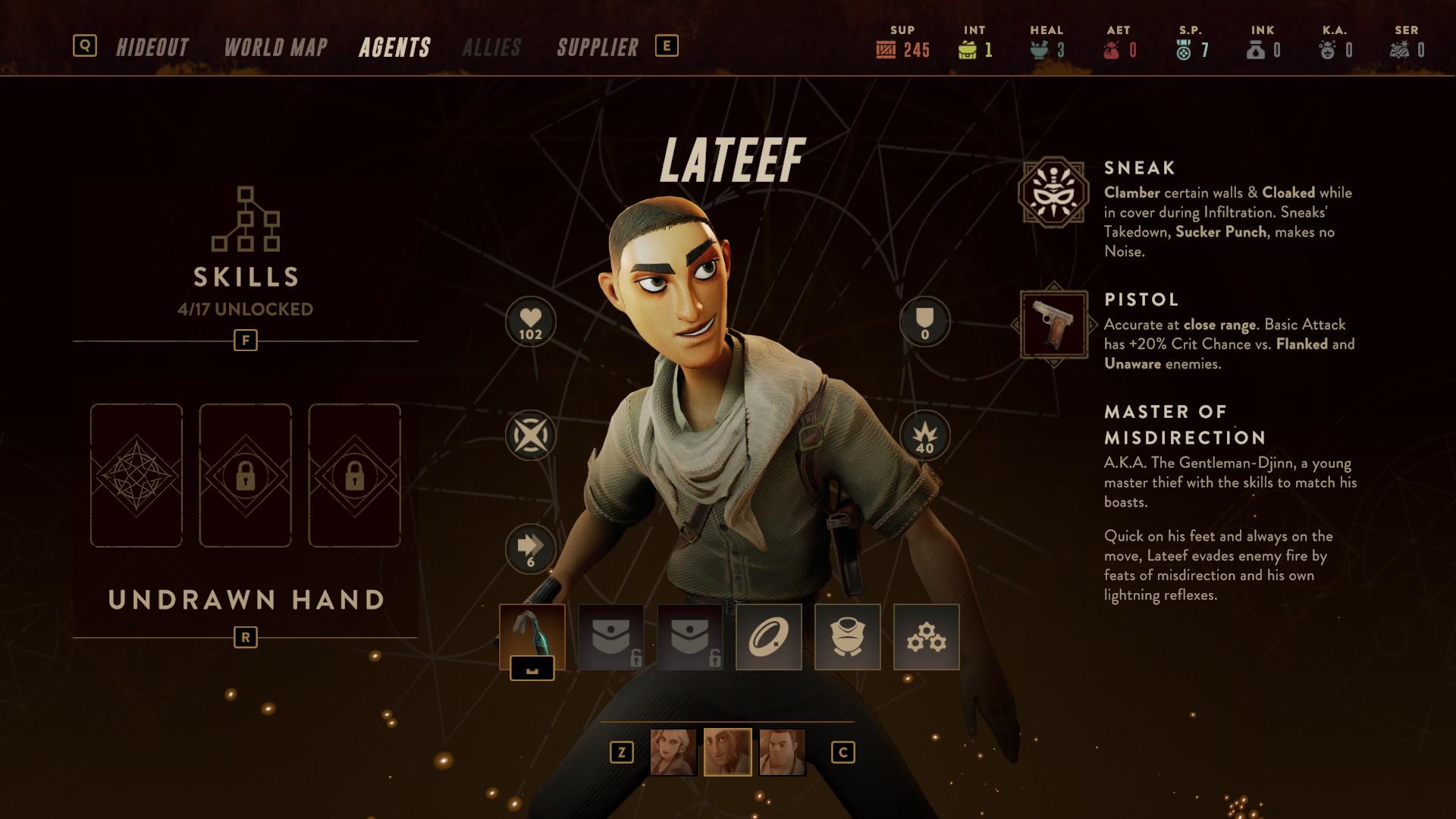Show the movement arrow stat icon
This screenshot has width=1456, height=819.
(x=530, y=548)
